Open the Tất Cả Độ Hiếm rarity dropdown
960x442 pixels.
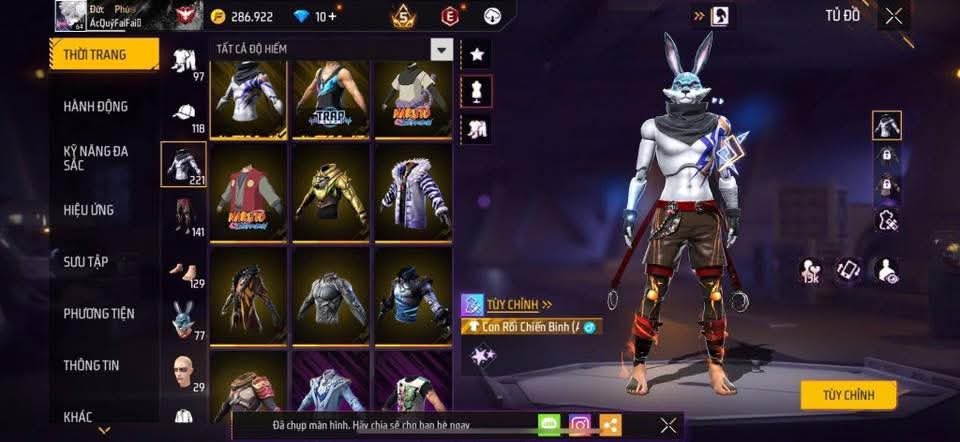coord(441,48)
